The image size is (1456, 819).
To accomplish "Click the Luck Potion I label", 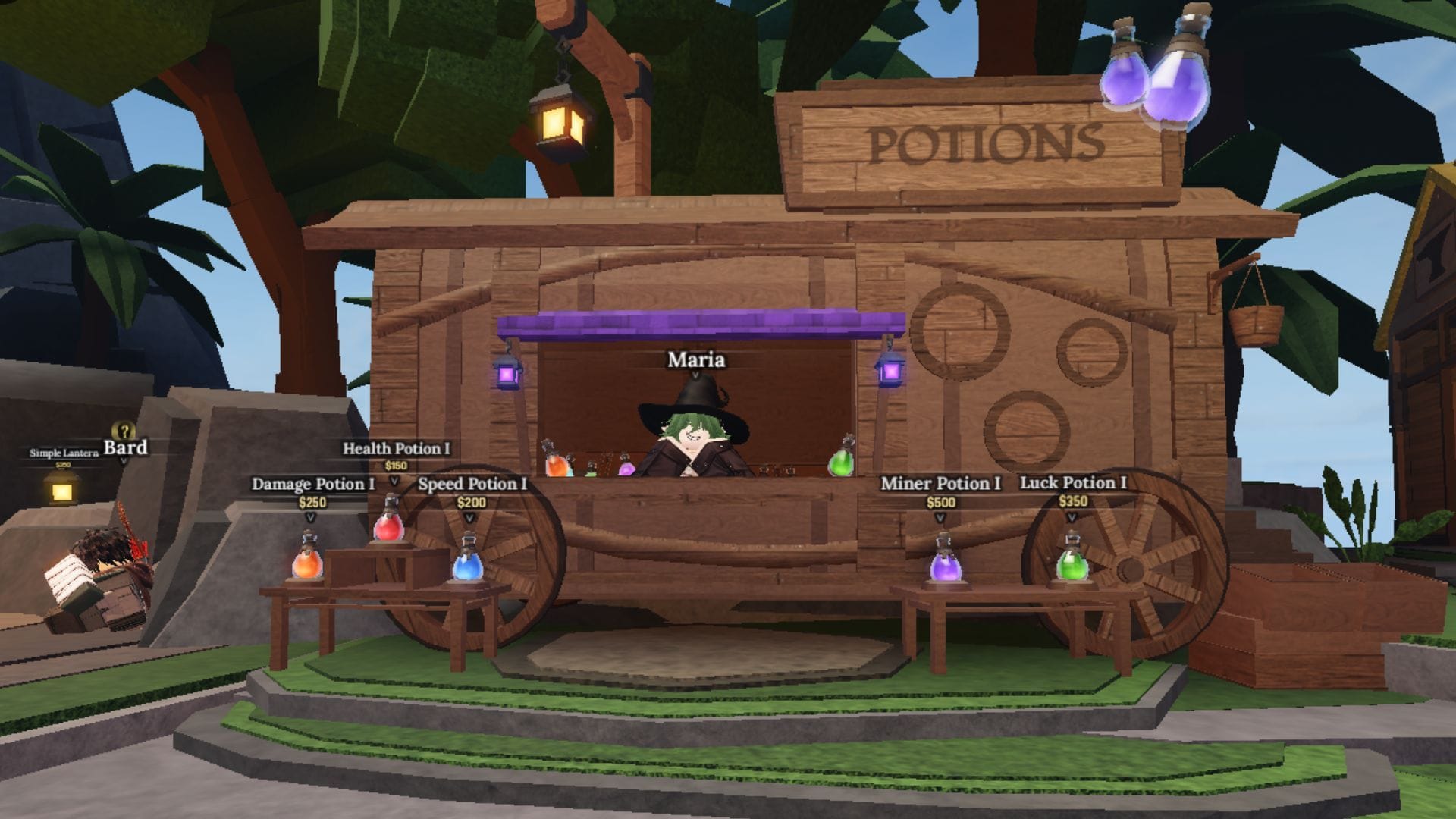I will tap(1073, 482).
